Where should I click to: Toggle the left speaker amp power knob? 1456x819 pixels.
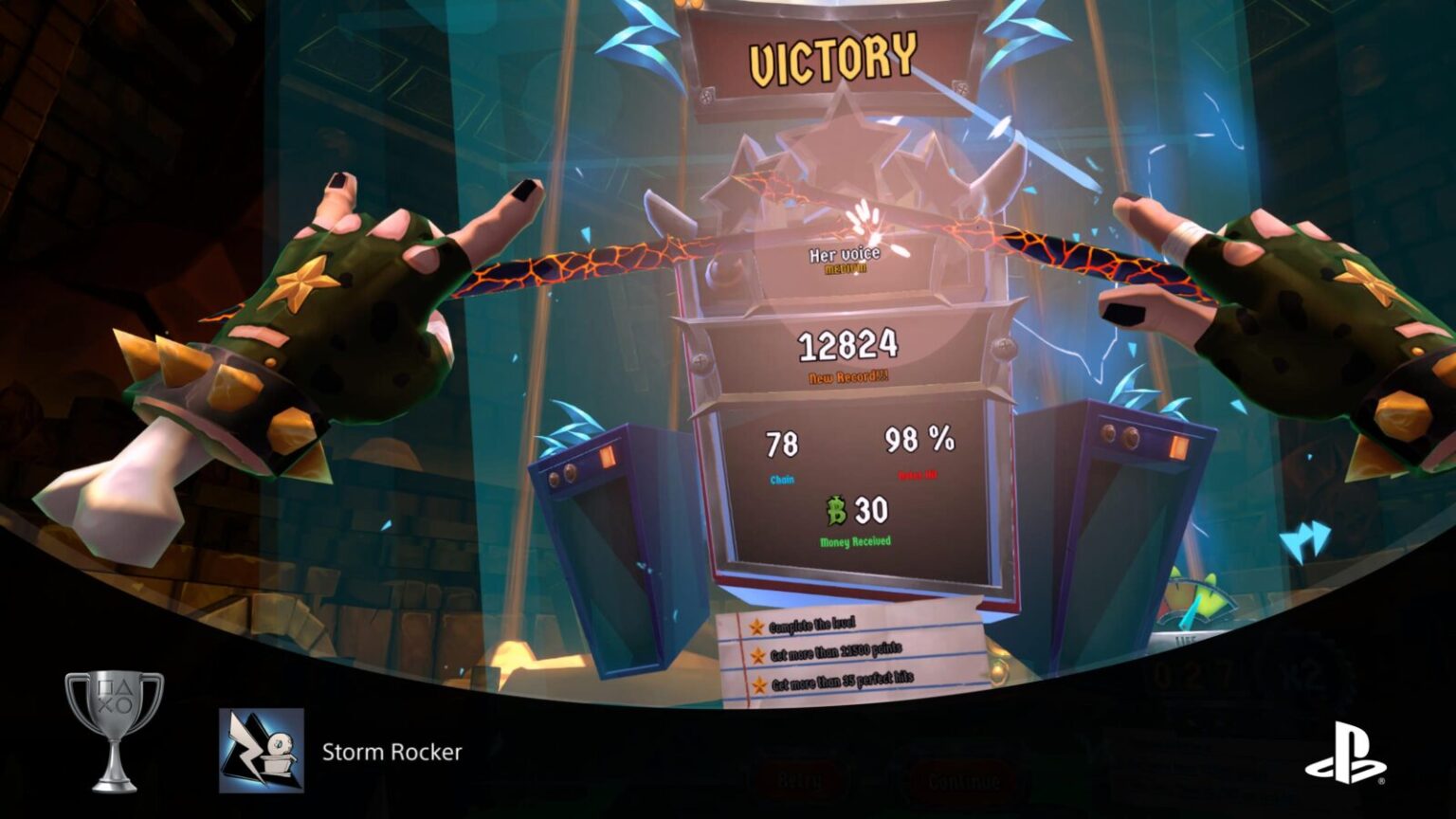(x=572, y=473)
